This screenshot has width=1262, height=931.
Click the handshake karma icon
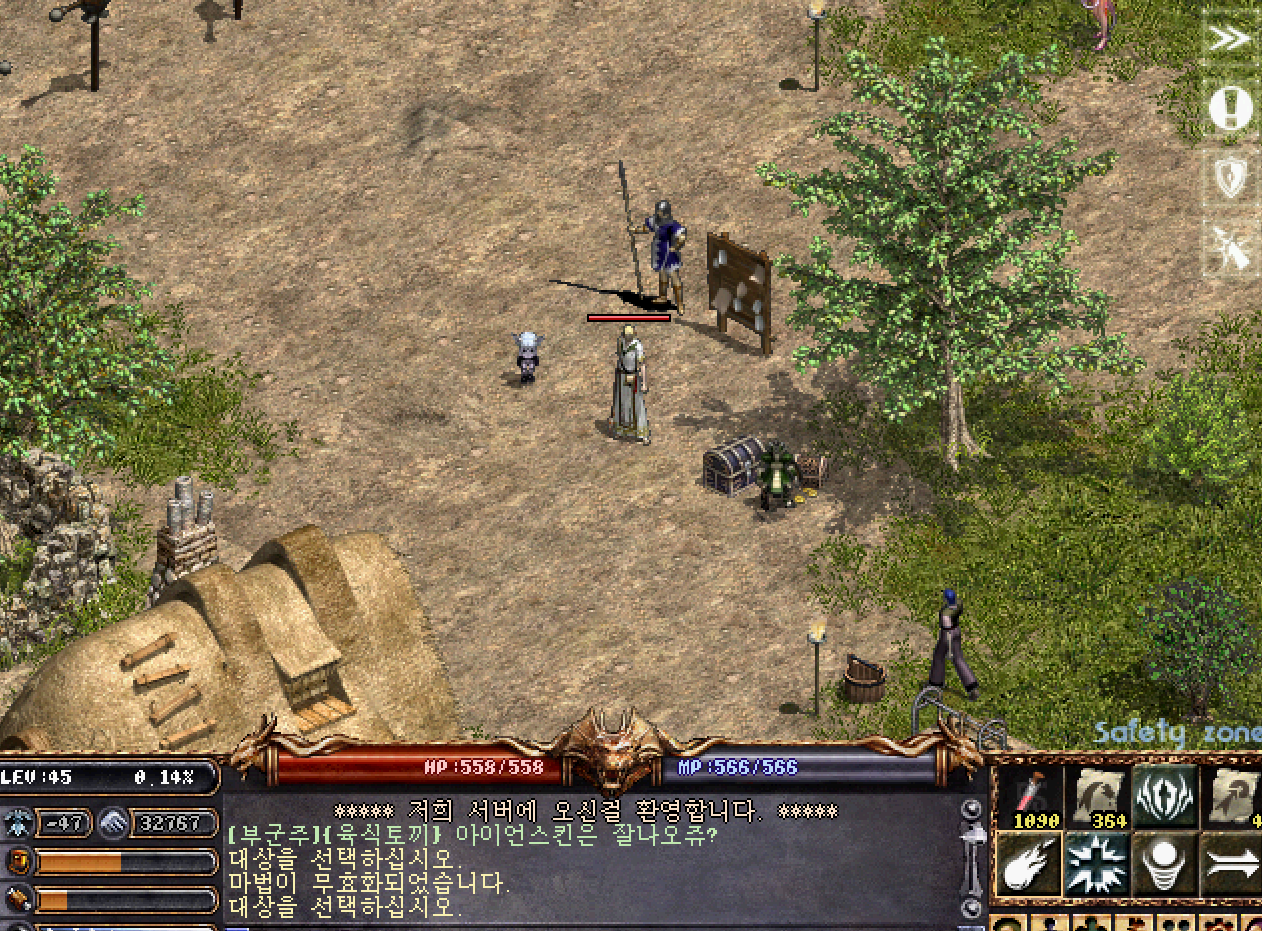point(113,823)
